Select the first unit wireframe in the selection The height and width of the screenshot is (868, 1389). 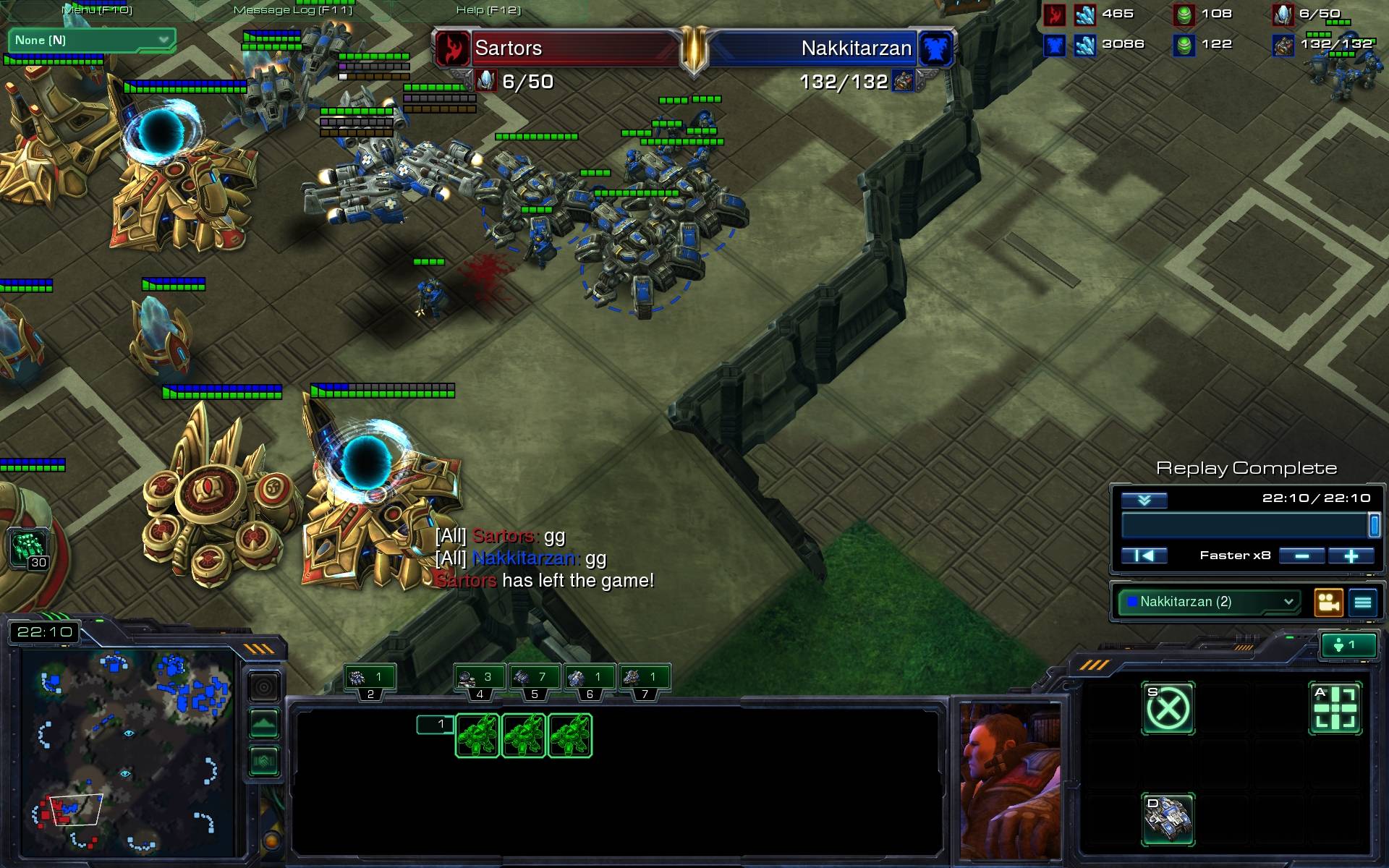click(x=477, y=736)
